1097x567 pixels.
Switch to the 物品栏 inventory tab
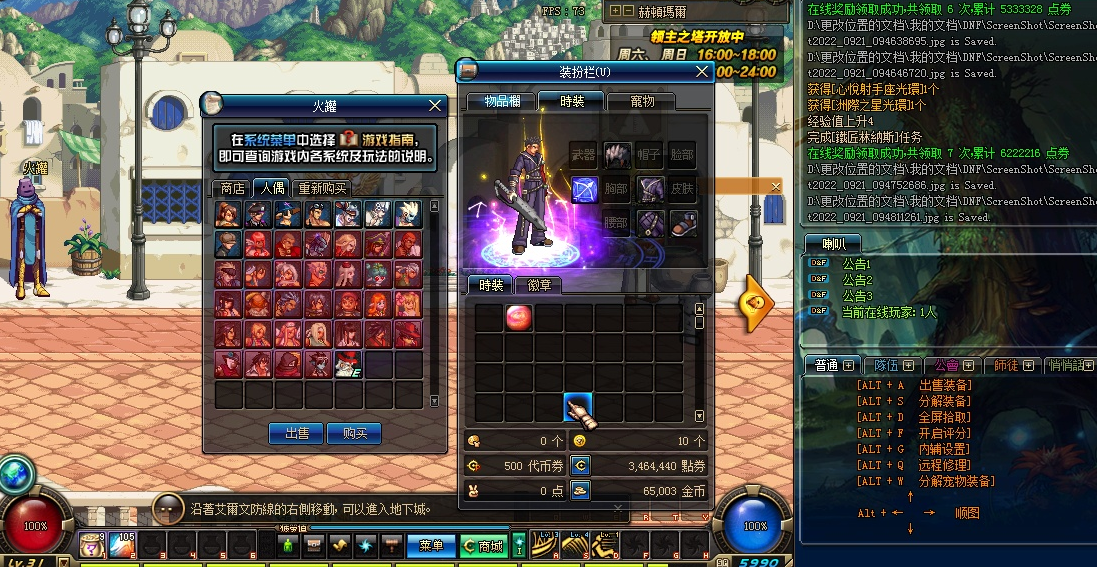coord(501,101)
